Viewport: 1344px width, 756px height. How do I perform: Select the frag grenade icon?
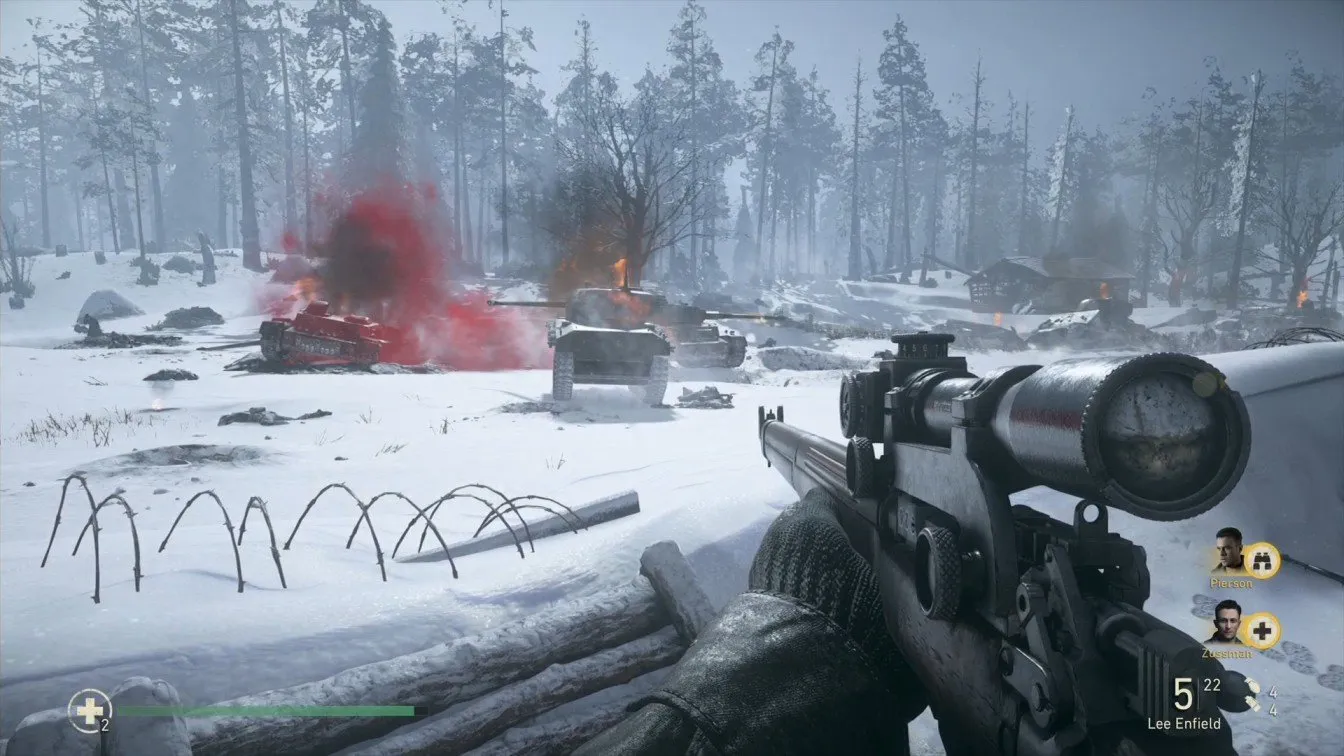tap(1251, 686)
